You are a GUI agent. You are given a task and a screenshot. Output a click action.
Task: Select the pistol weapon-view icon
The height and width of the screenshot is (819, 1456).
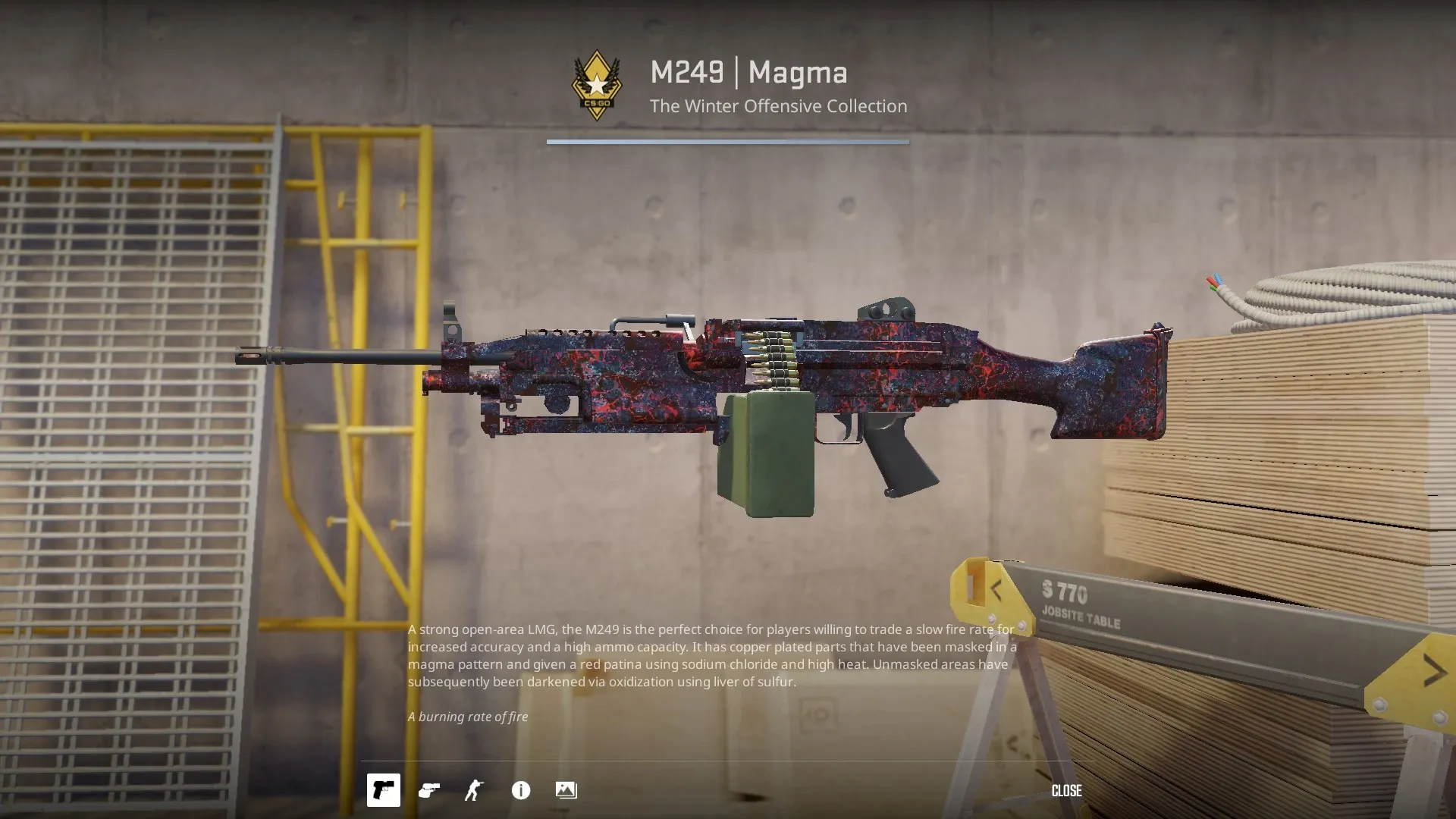coord(384,790)
